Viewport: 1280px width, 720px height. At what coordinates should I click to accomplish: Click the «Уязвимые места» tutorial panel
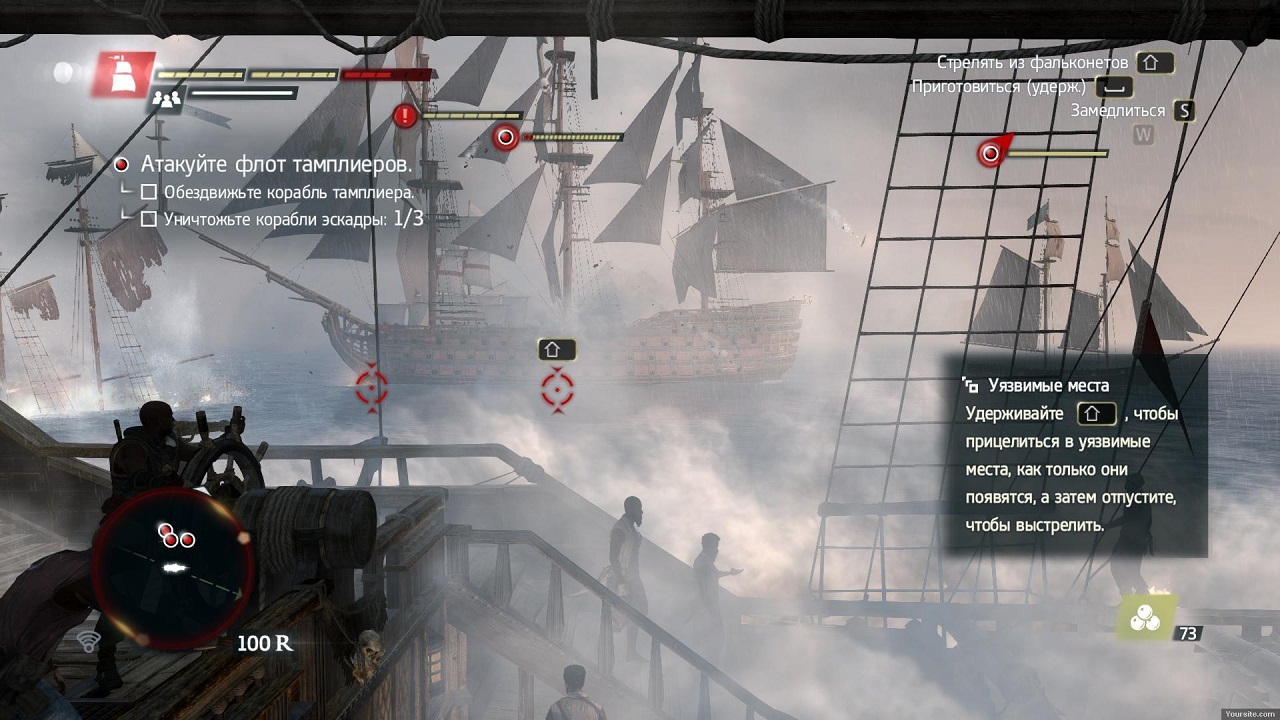click(1077, 455)
